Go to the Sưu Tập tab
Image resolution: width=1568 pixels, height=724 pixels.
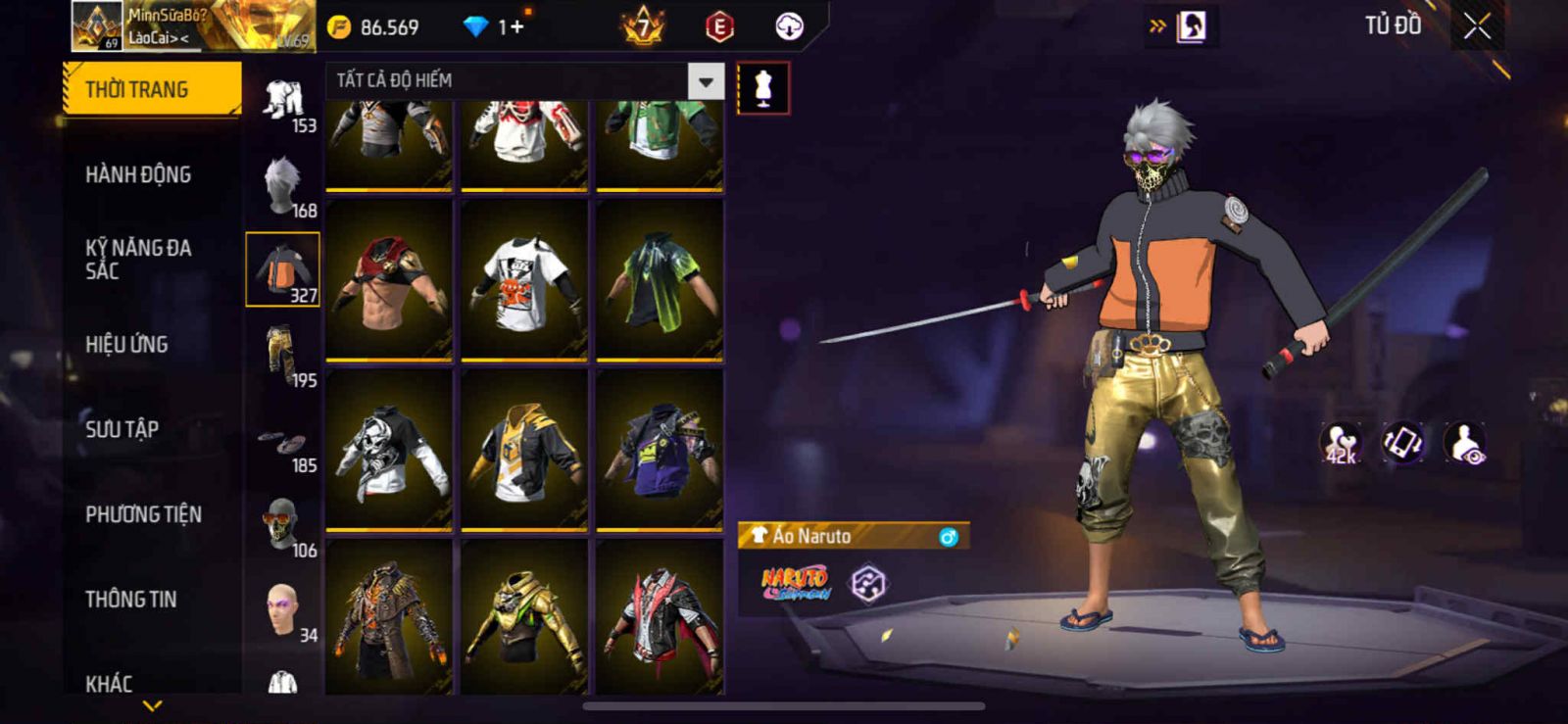coord(122,429)
